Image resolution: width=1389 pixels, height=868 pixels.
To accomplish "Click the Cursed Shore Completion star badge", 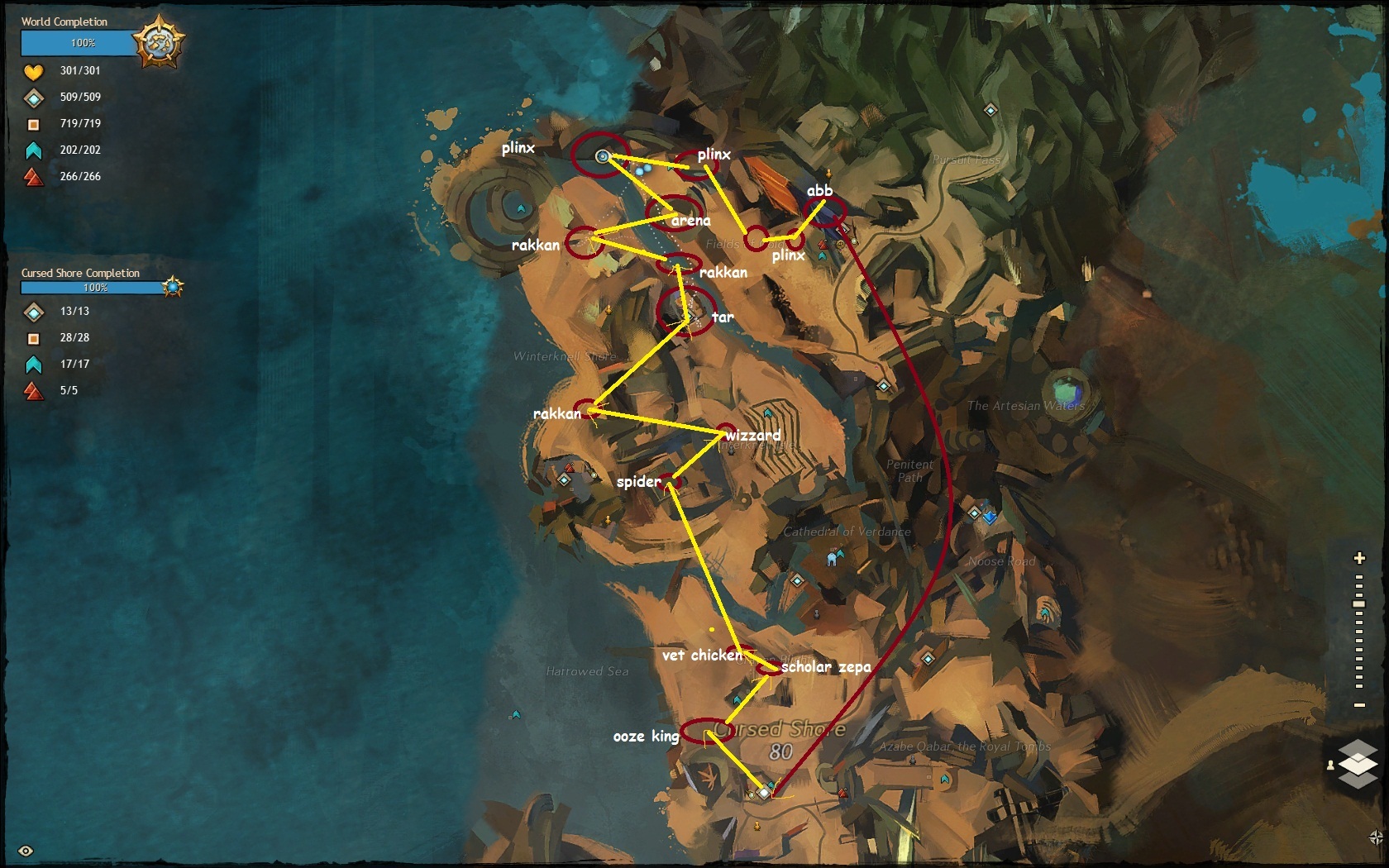I will click(x=173, y=287).
